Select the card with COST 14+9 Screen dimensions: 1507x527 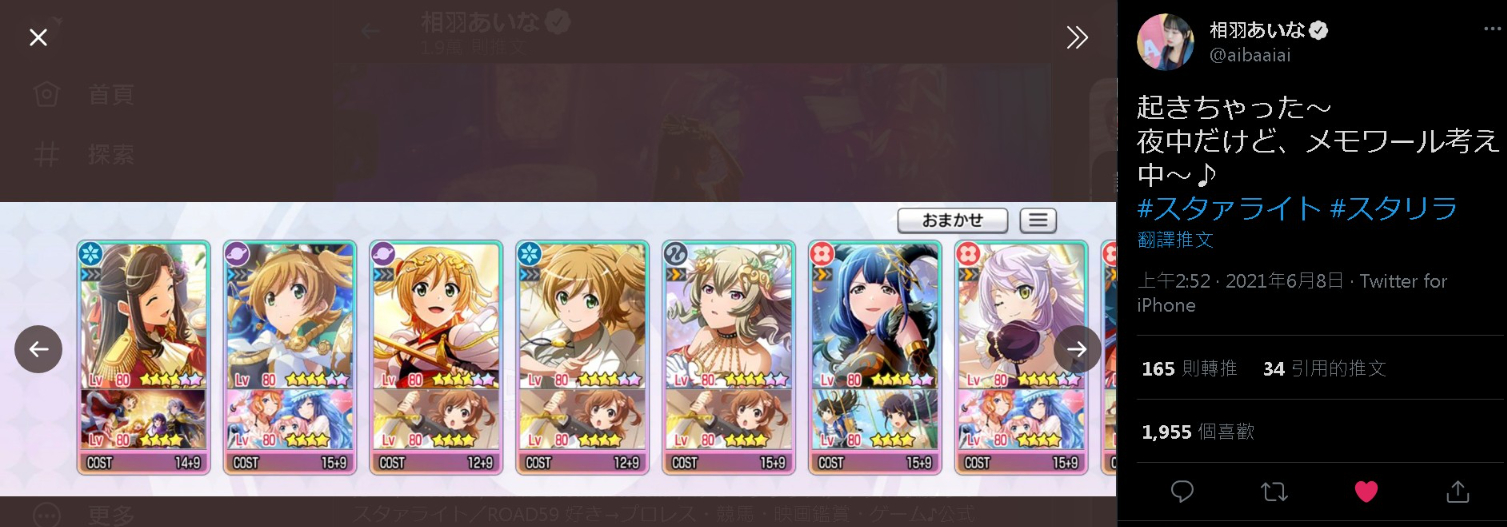click(x=143, y=357)
